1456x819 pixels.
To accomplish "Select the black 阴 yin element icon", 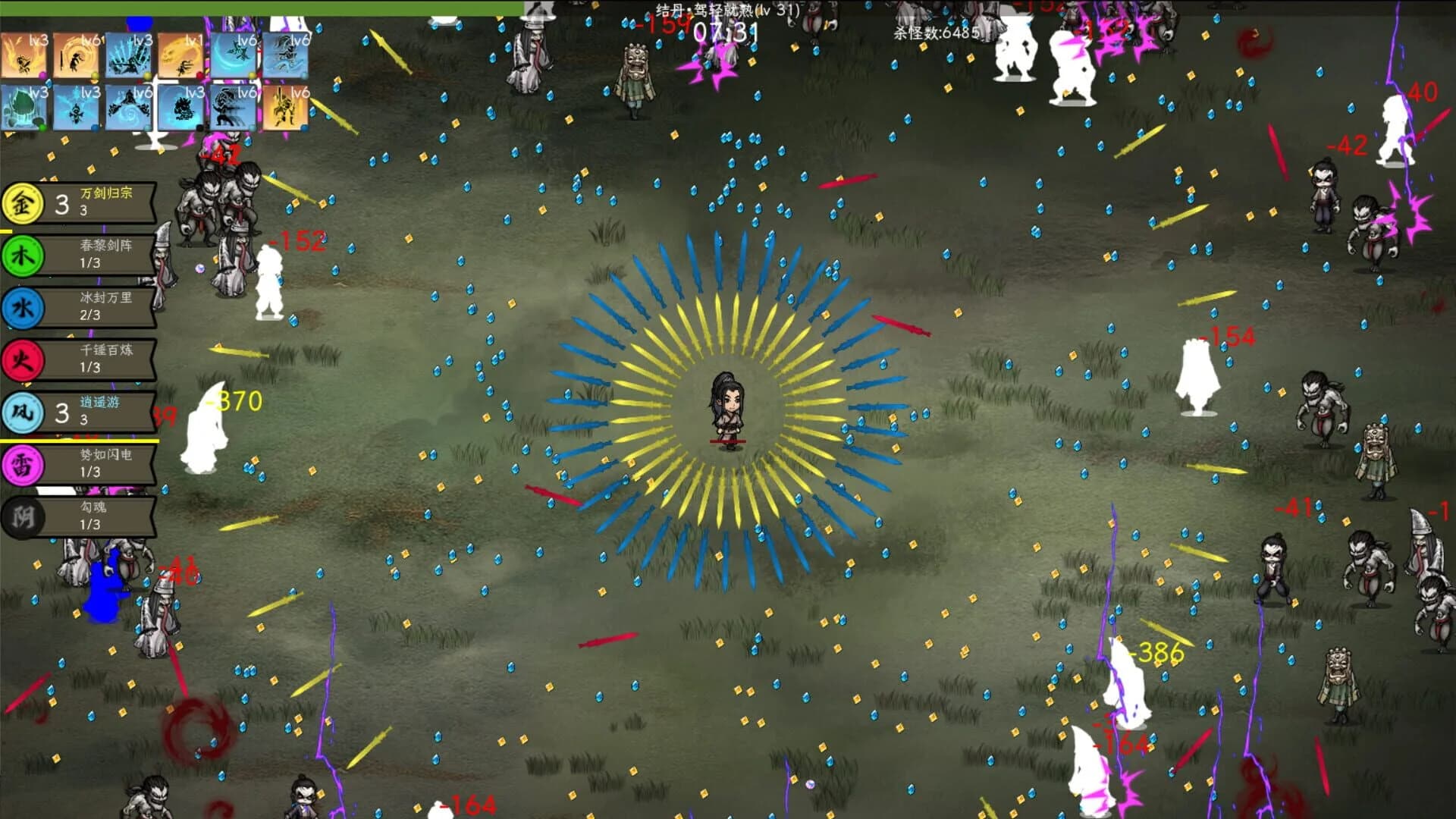I will 23,513.
